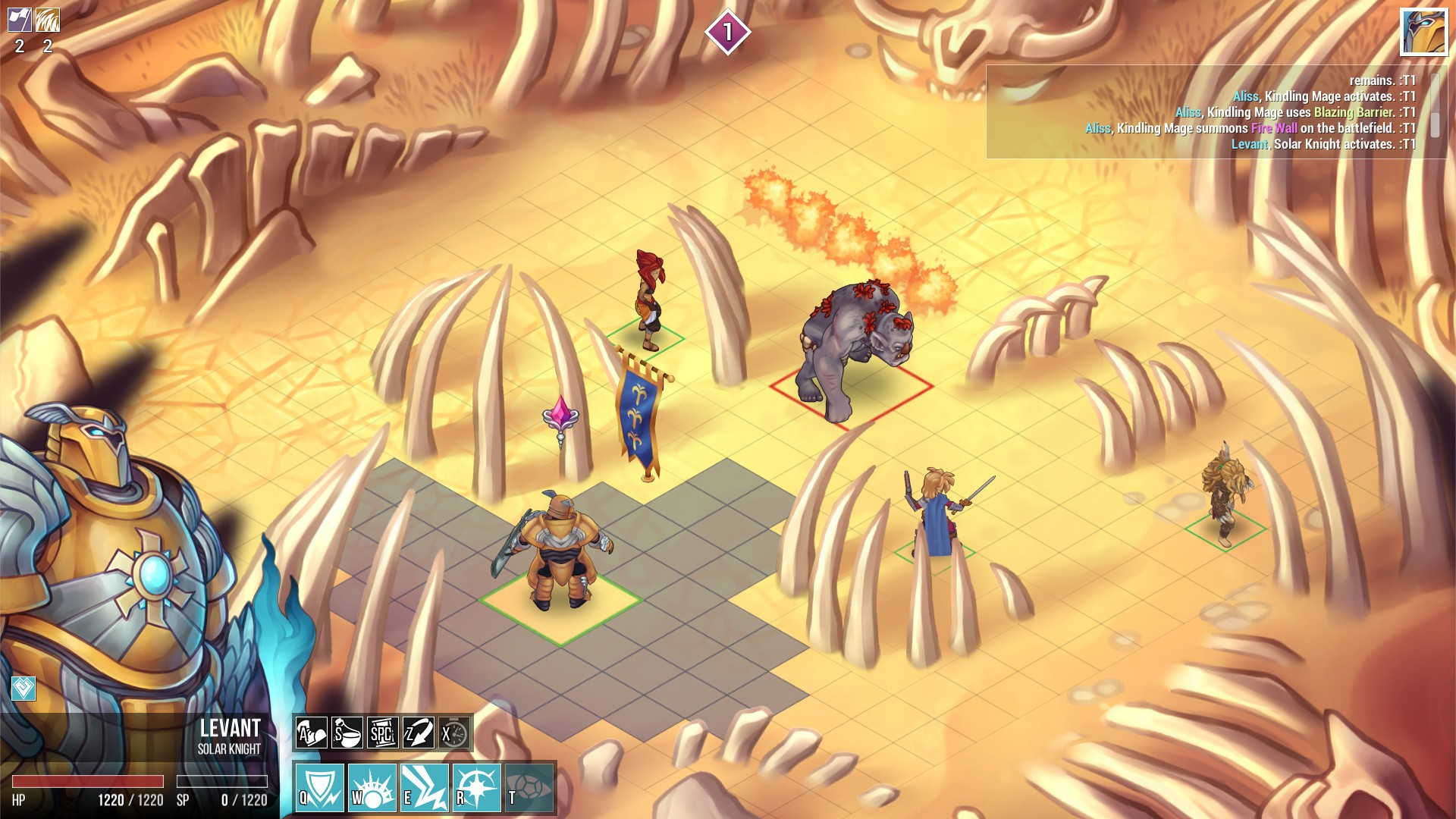Viewport: 1456px width, 819px height.
Task: Select the boot move action
Action: tap(311, 733)
